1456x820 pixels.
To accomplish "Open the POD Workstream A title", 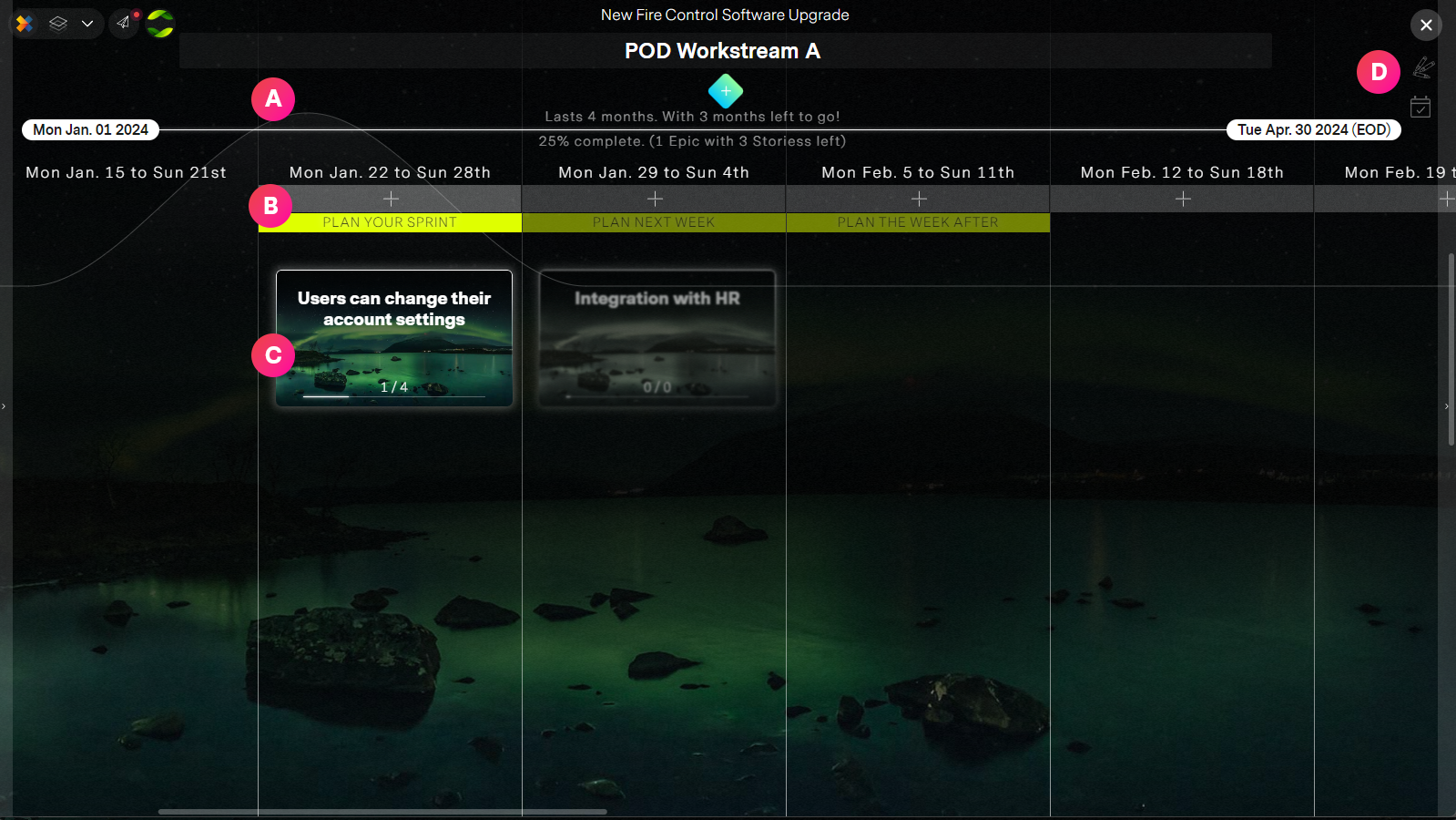I will pos(725,51).
